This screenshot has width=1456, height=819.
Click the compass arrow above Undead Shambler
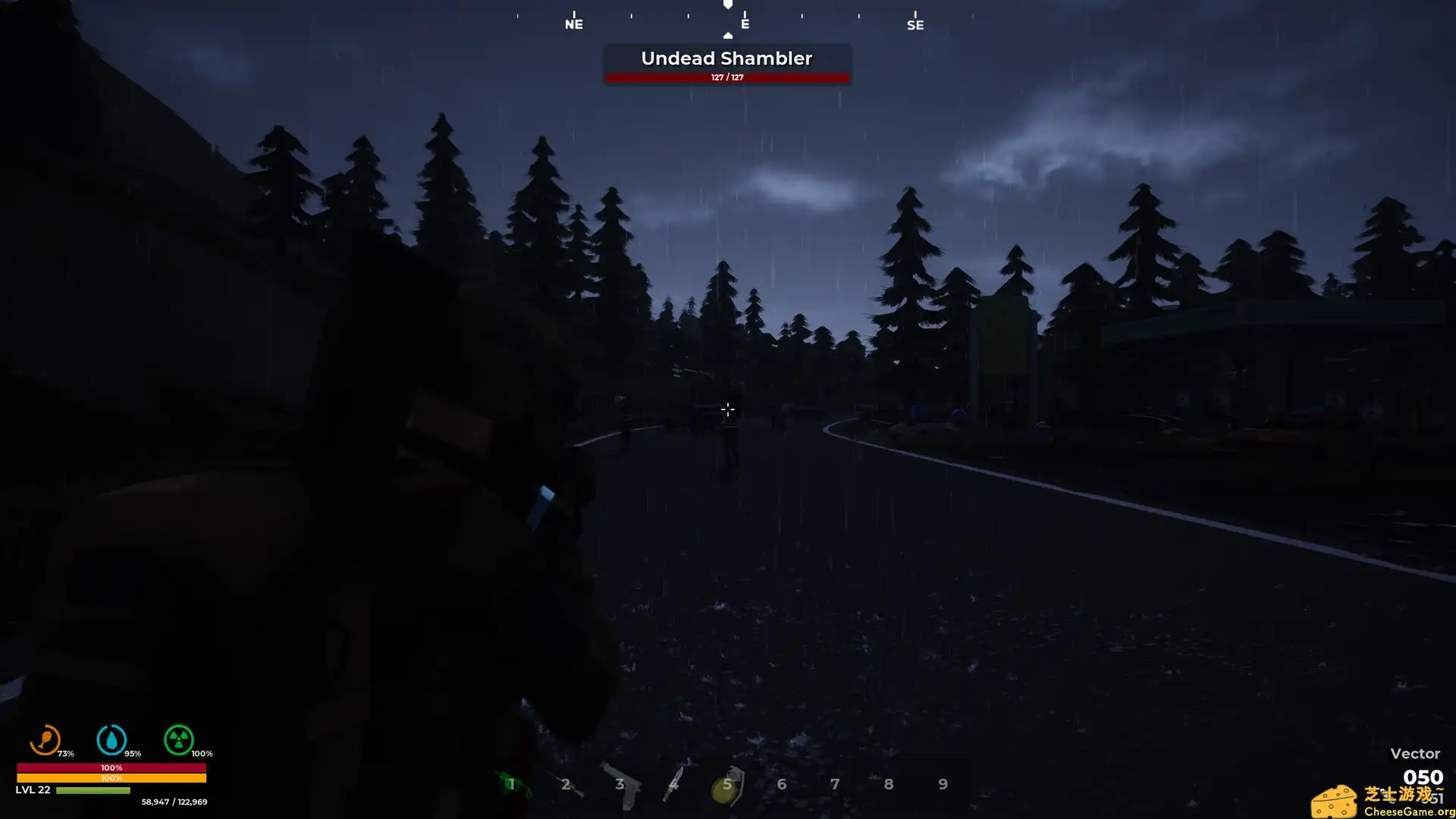pos(728,35)
